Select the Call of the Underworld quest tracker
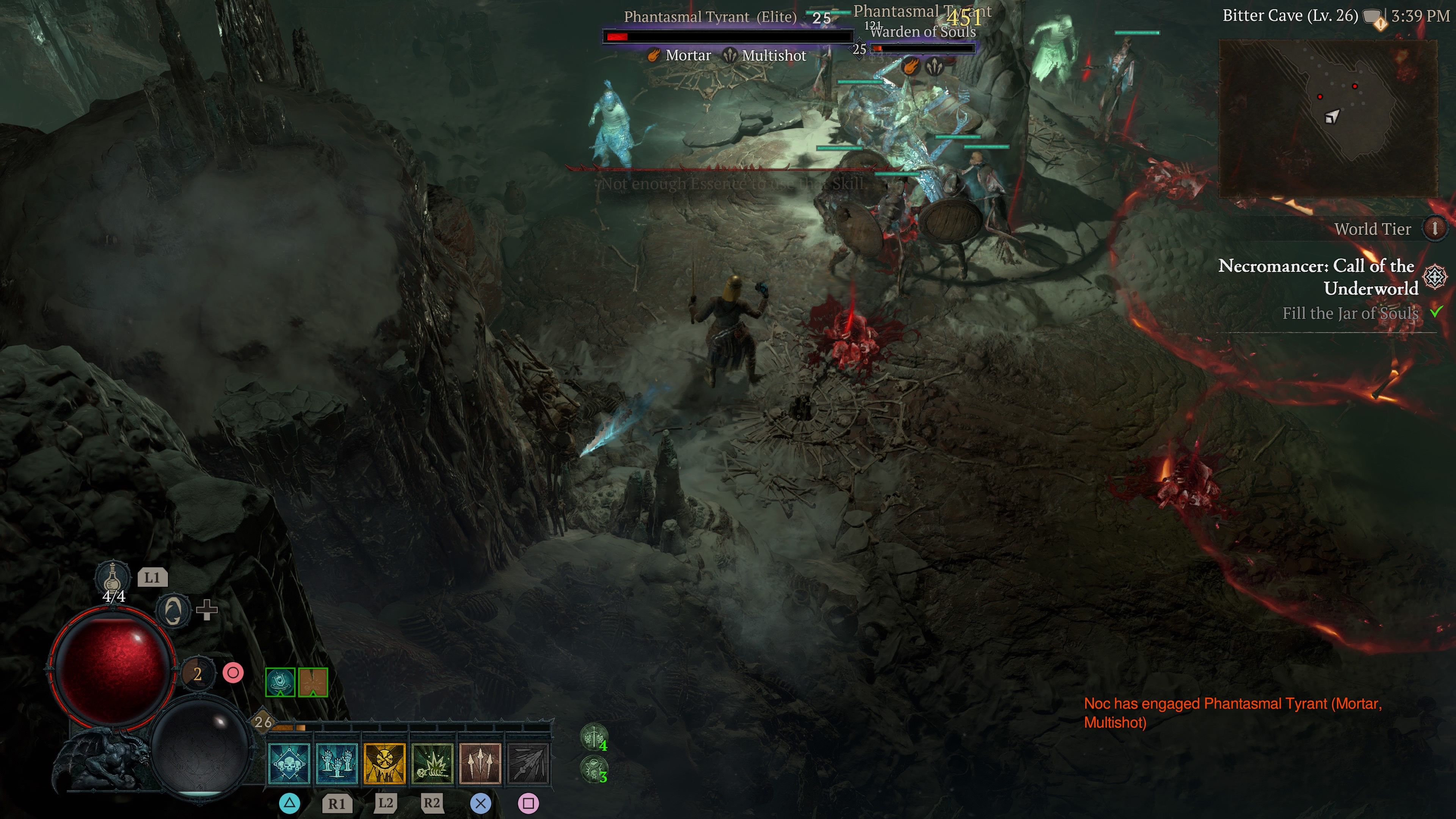The height and width of the screenshot is (819, 1456). click(x=1317, y=277)
